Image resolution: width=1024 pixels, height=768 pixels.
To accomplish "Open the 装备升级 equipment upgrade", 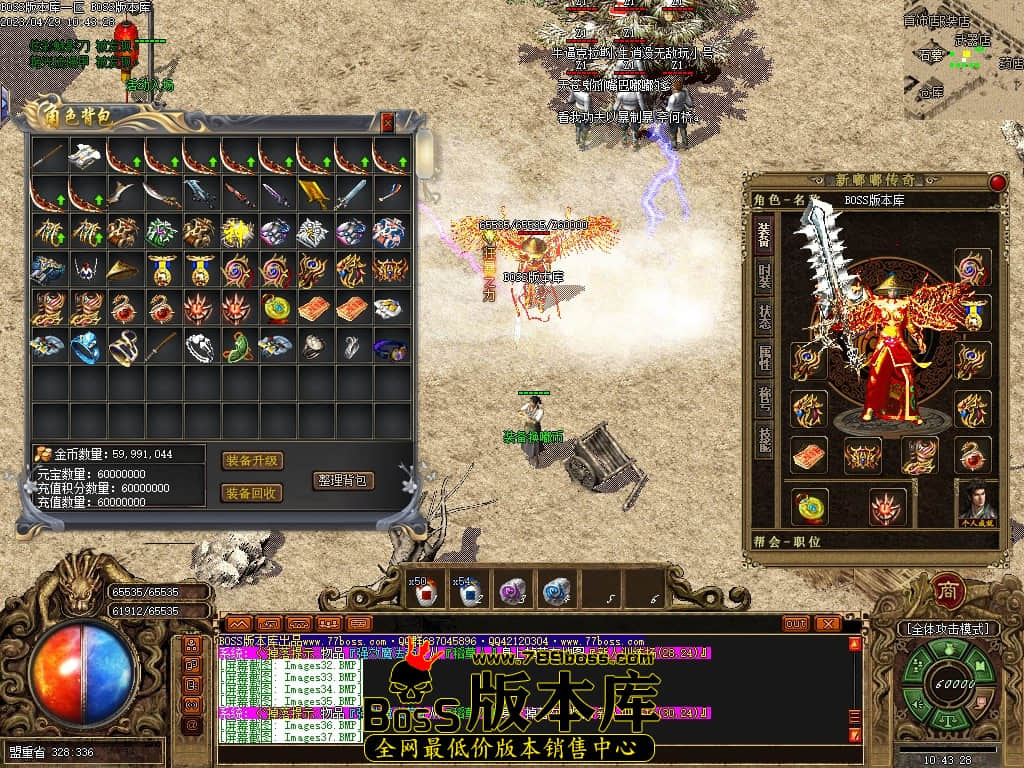I will click(251, 461).
